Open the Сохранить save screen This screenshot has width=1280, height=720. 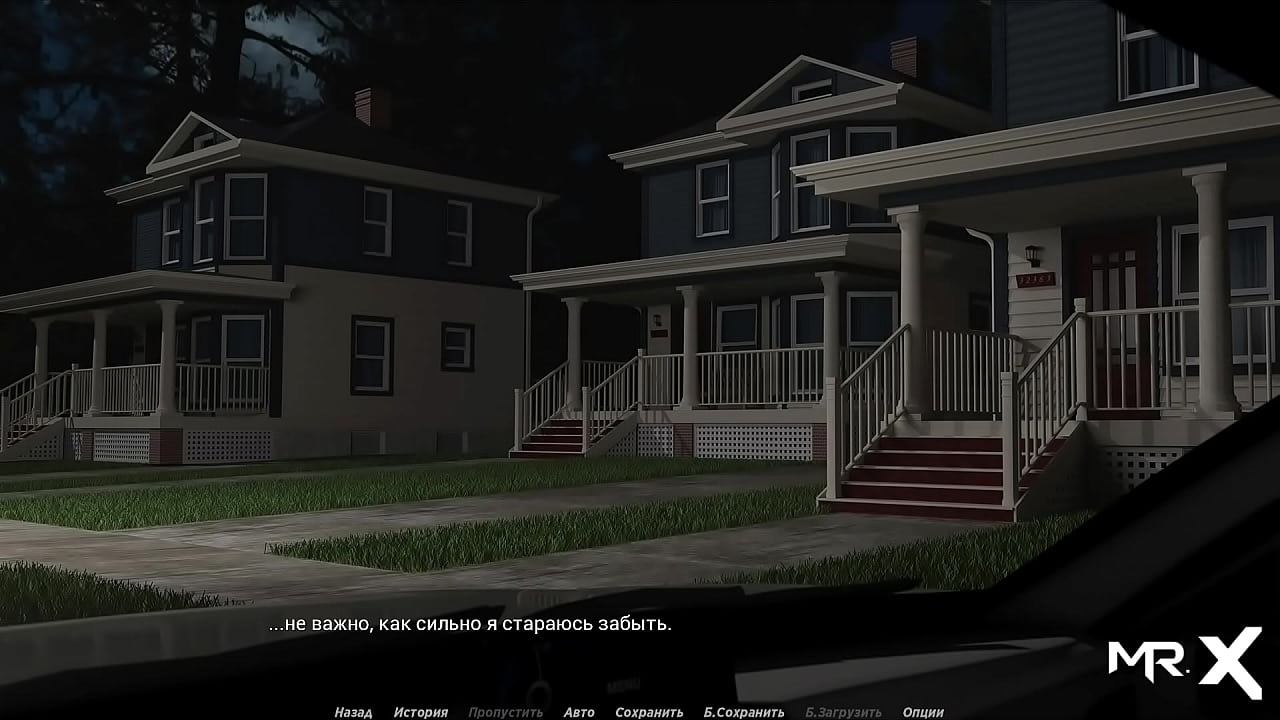[649, 712]
